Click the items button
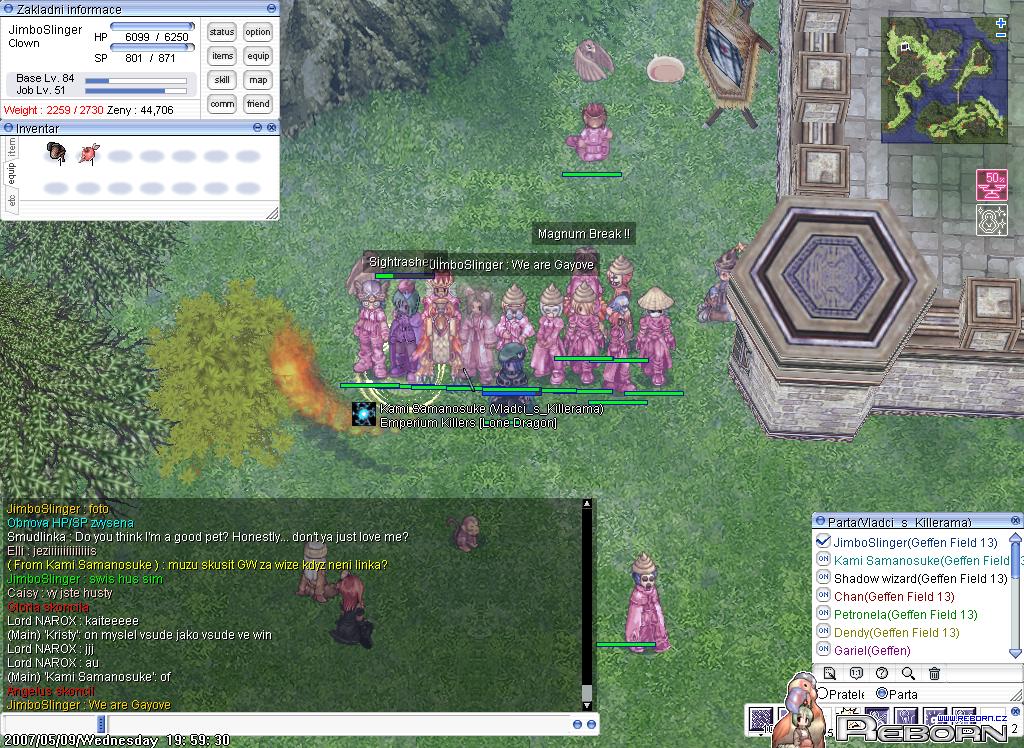Image resolution: width=1024 pixels, height=748 pixels. (x=222, y=56)
